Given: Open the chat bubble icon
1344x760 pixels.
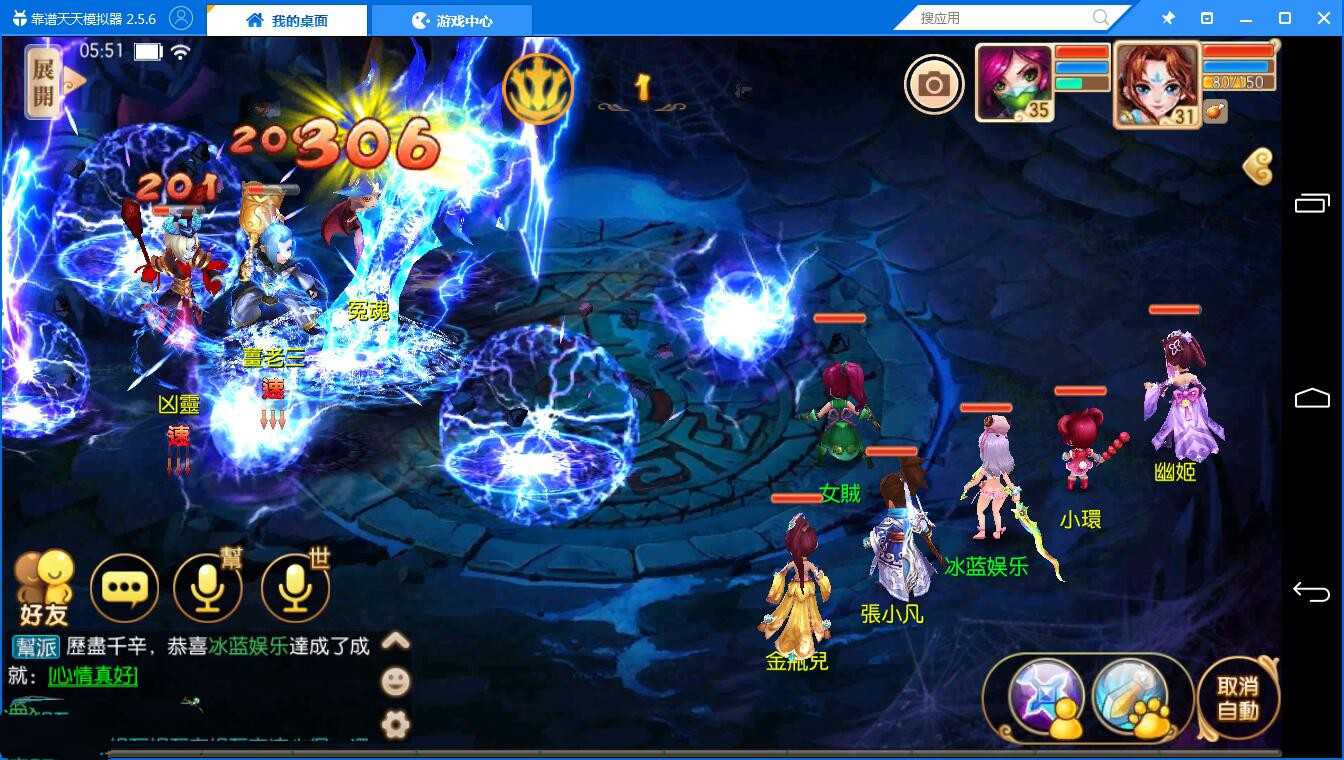Looking at the screenshot, I should point(123,590).
